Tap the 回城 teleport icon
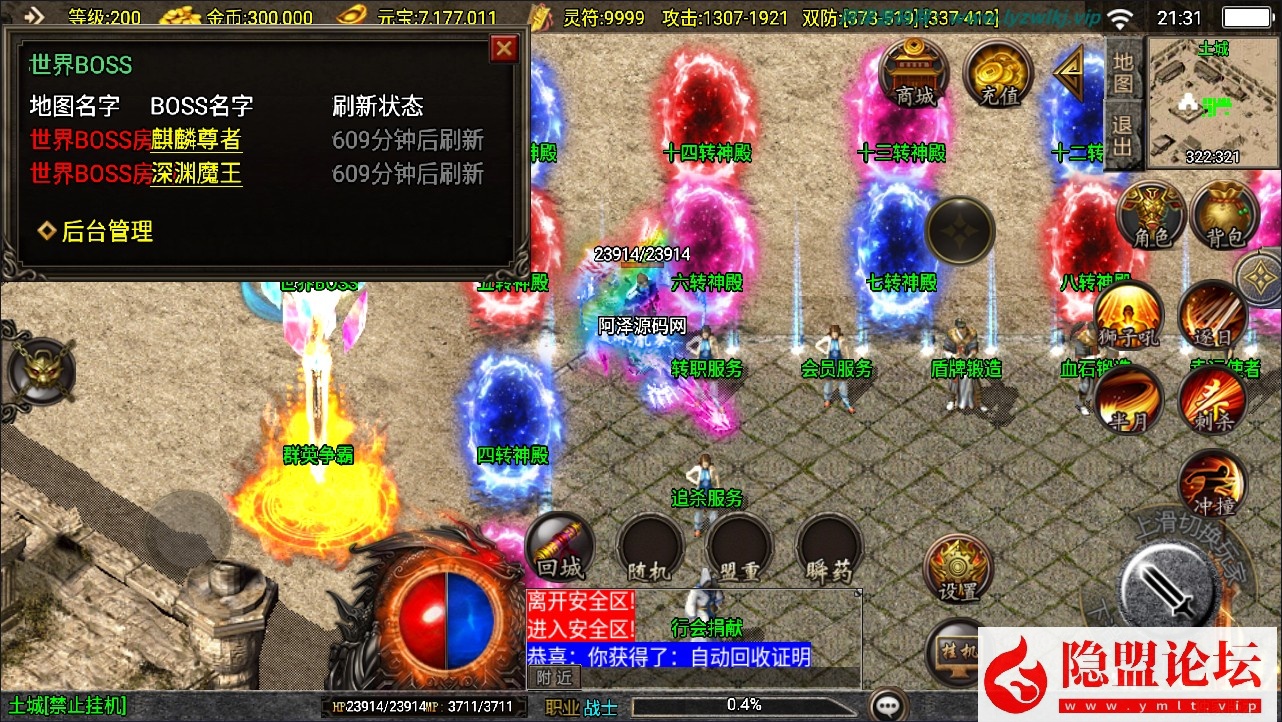The width and height of the screenshot is (1282, 722). [559, 548]
